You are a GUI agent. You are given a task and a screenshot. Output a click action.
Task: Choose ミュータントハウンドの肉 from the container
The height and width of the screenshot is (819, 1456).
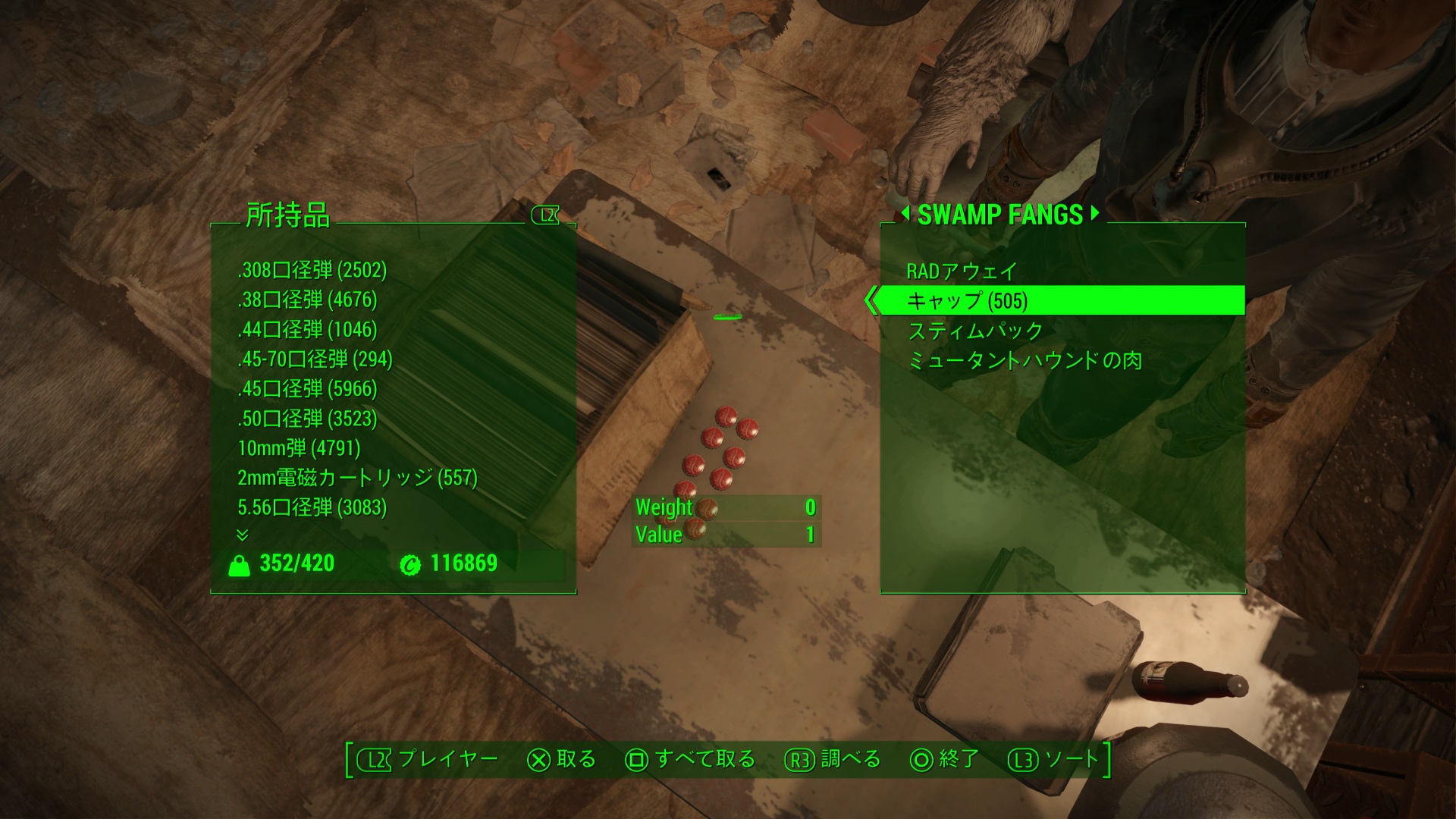coord(1025,360)
